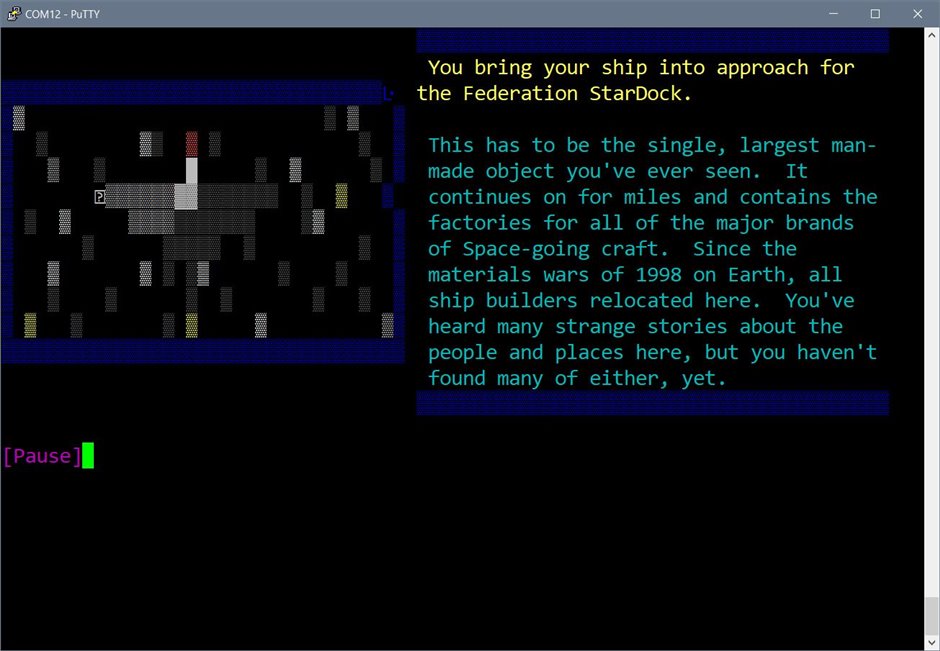Minimize the COM12 PuTTY window
Screen dimensions: 940x651
[829, 14]
